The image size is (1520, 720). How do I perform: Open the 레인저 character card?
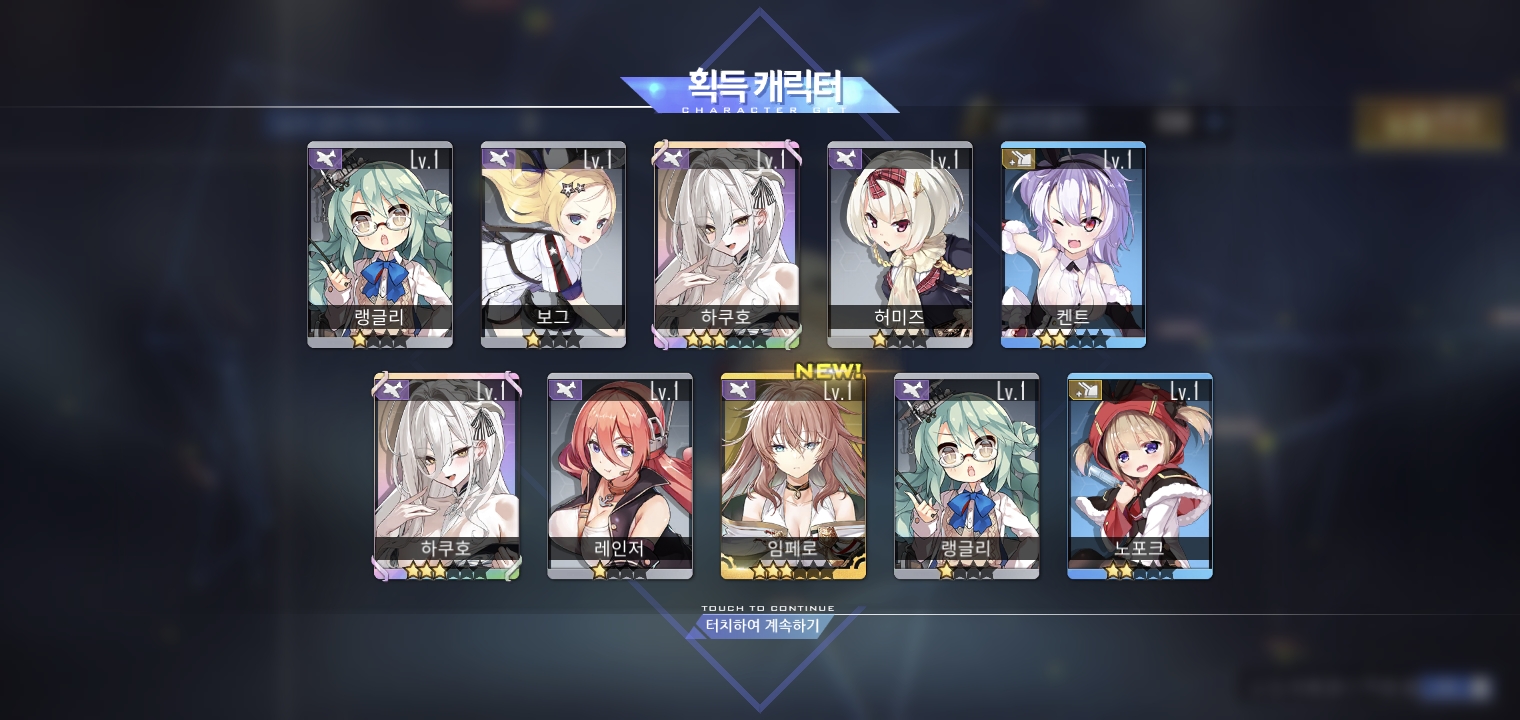(x=620, y=476)
